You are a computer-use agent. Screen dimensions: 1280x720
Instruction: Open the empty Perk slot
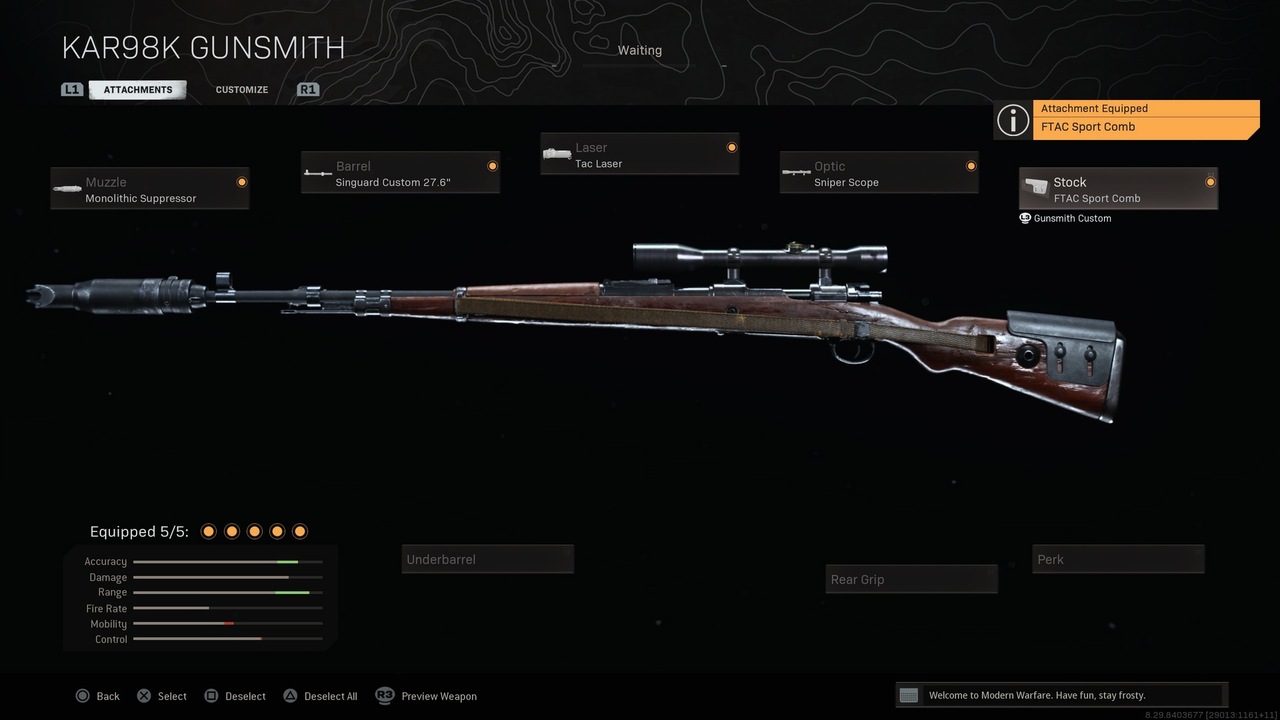tap(1118, 559)
